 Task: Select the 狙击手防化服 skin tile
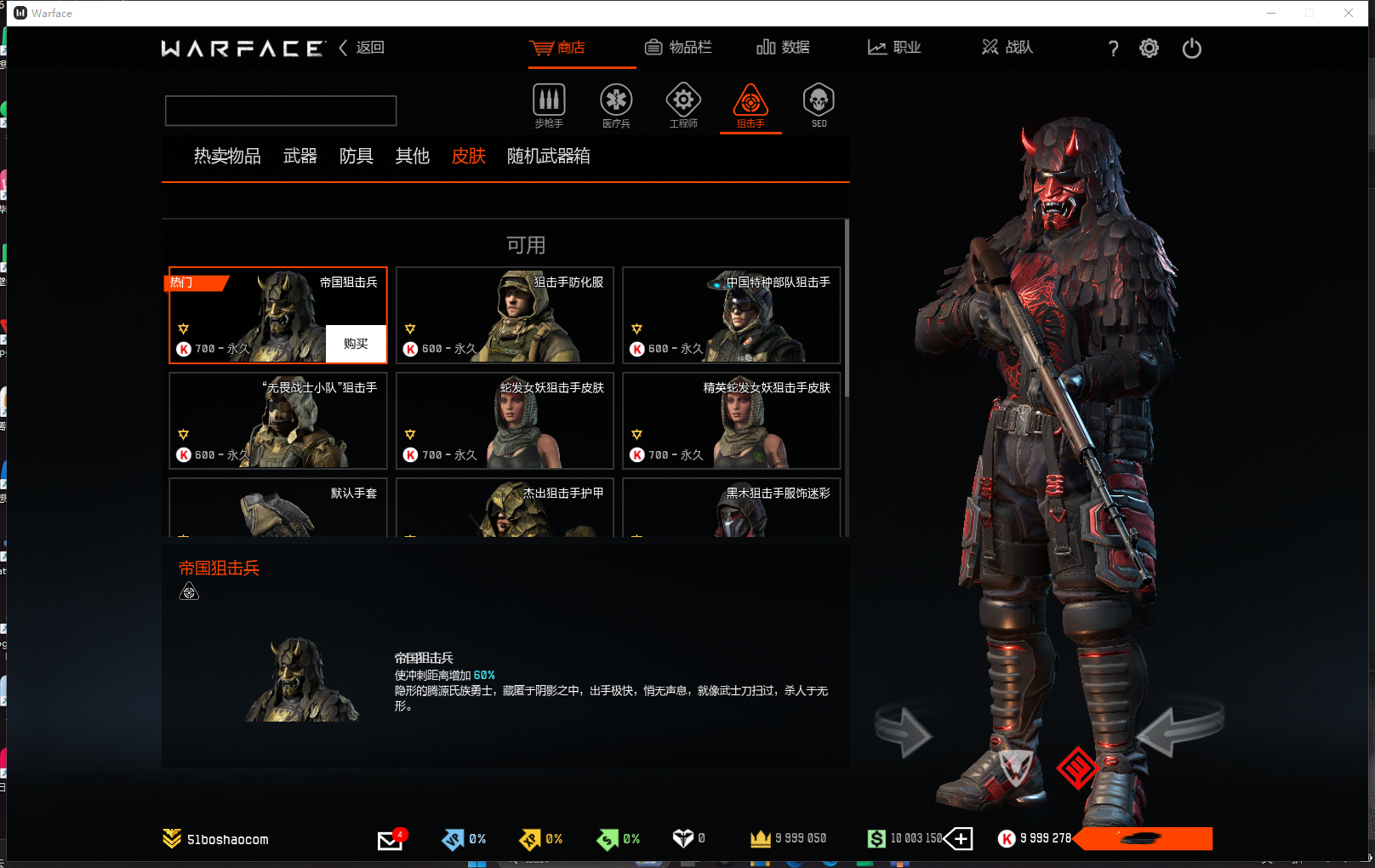pyautogui.click(x=505, y=315)
